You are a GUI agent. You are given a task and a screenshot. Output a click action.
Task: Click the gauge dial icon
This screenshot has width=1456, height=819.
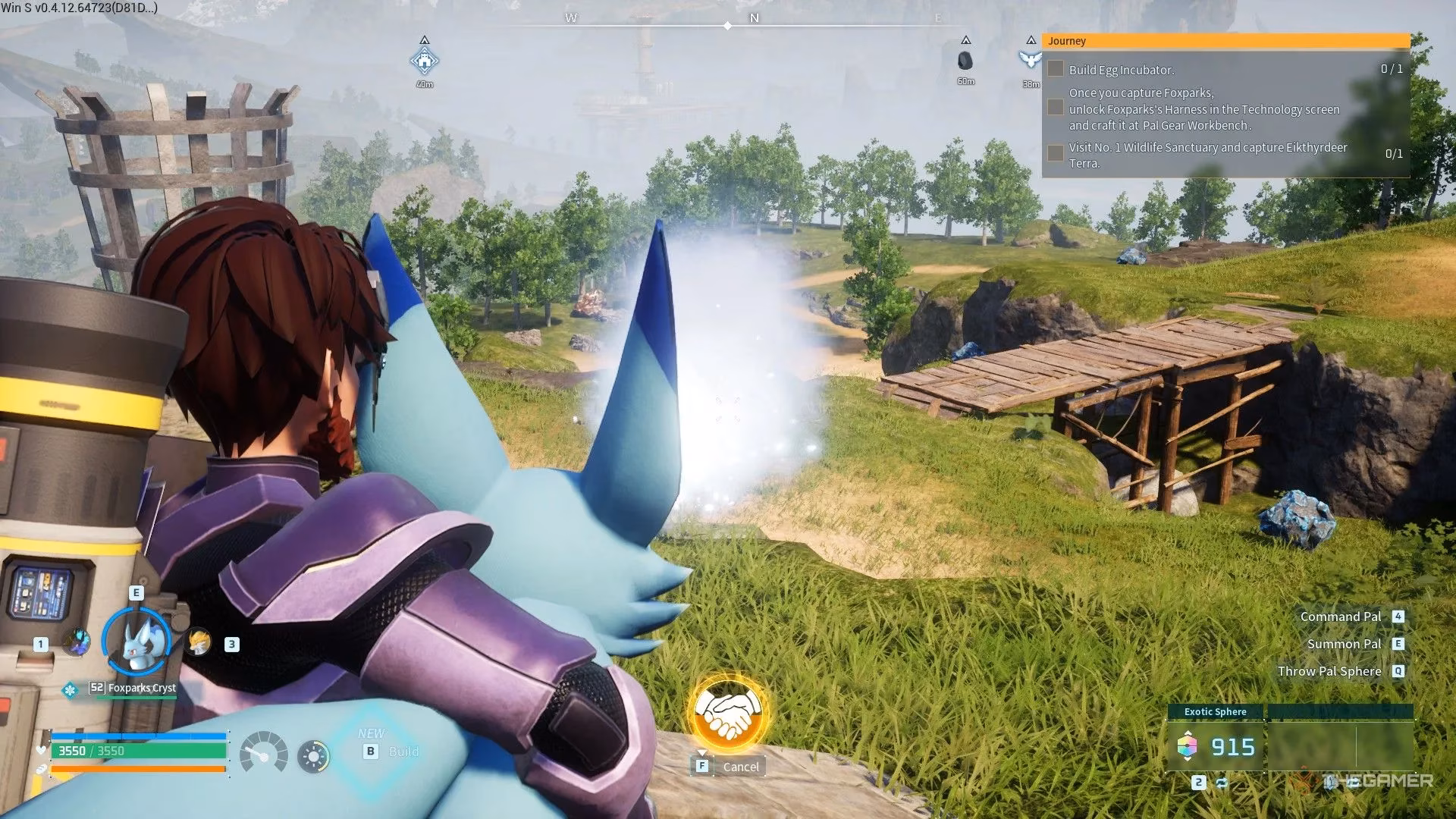[x=263, y=753]
